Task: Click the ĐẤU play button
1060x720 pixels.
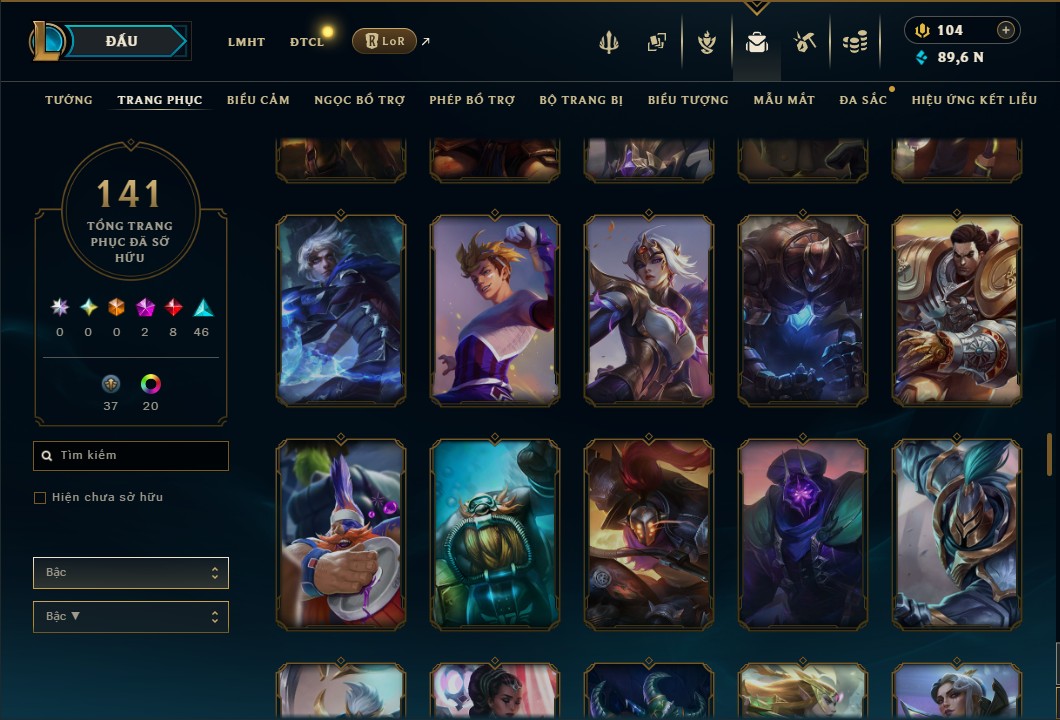Action: pos(122,41)
